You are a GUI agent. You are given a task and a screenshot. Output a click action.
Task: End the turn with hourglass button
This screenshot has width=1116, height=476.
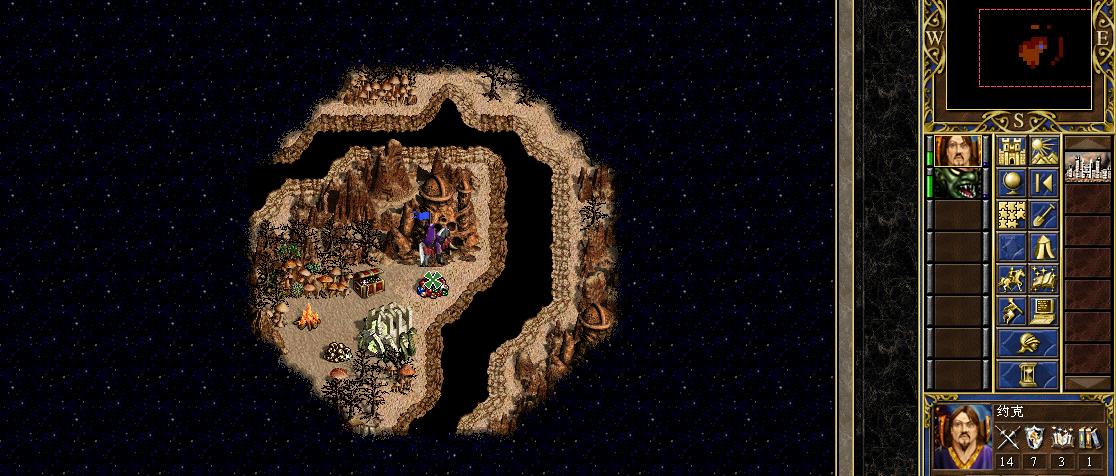(1027, 375)
